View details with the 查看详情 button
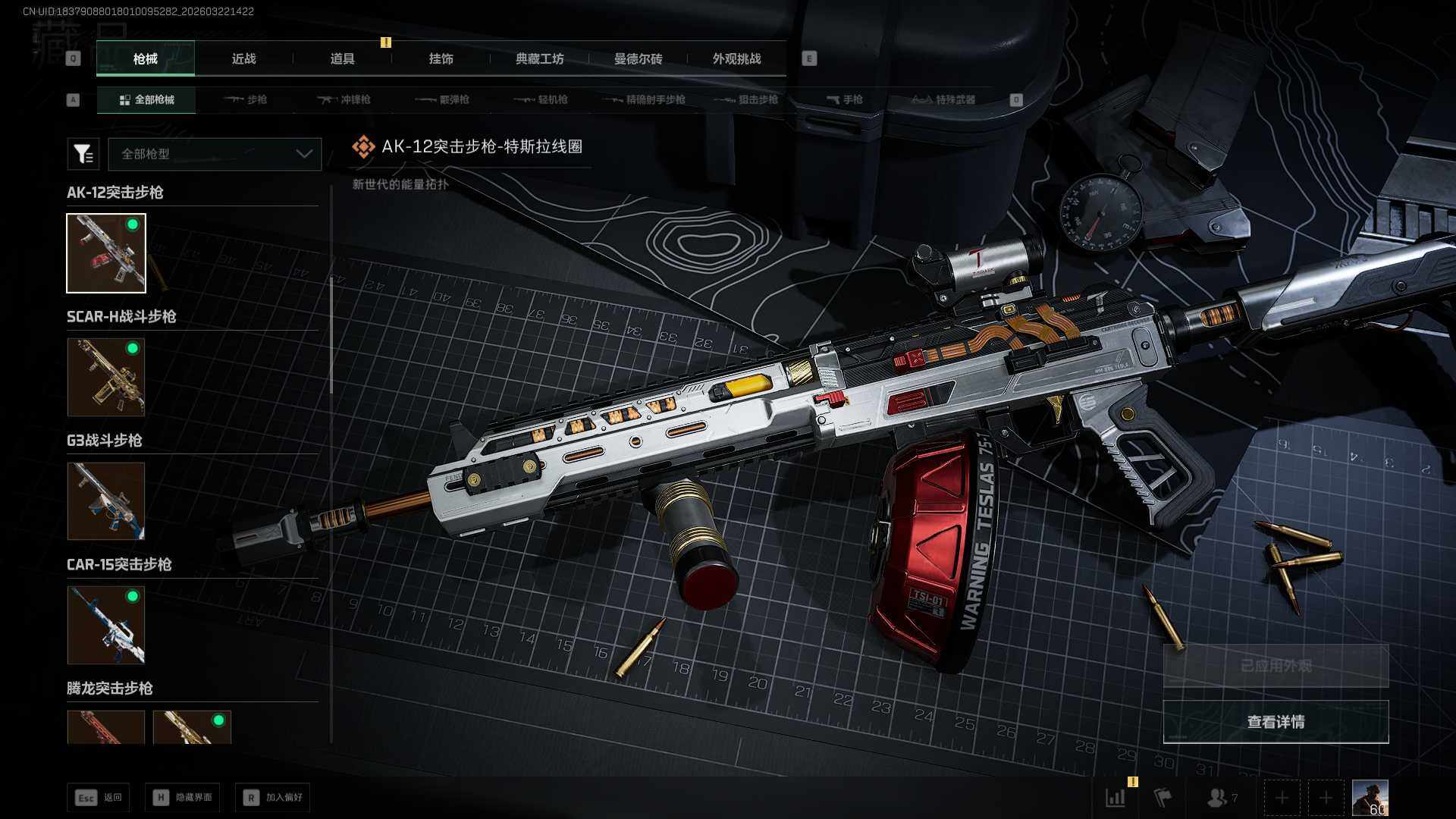 tap(1276, 722)
